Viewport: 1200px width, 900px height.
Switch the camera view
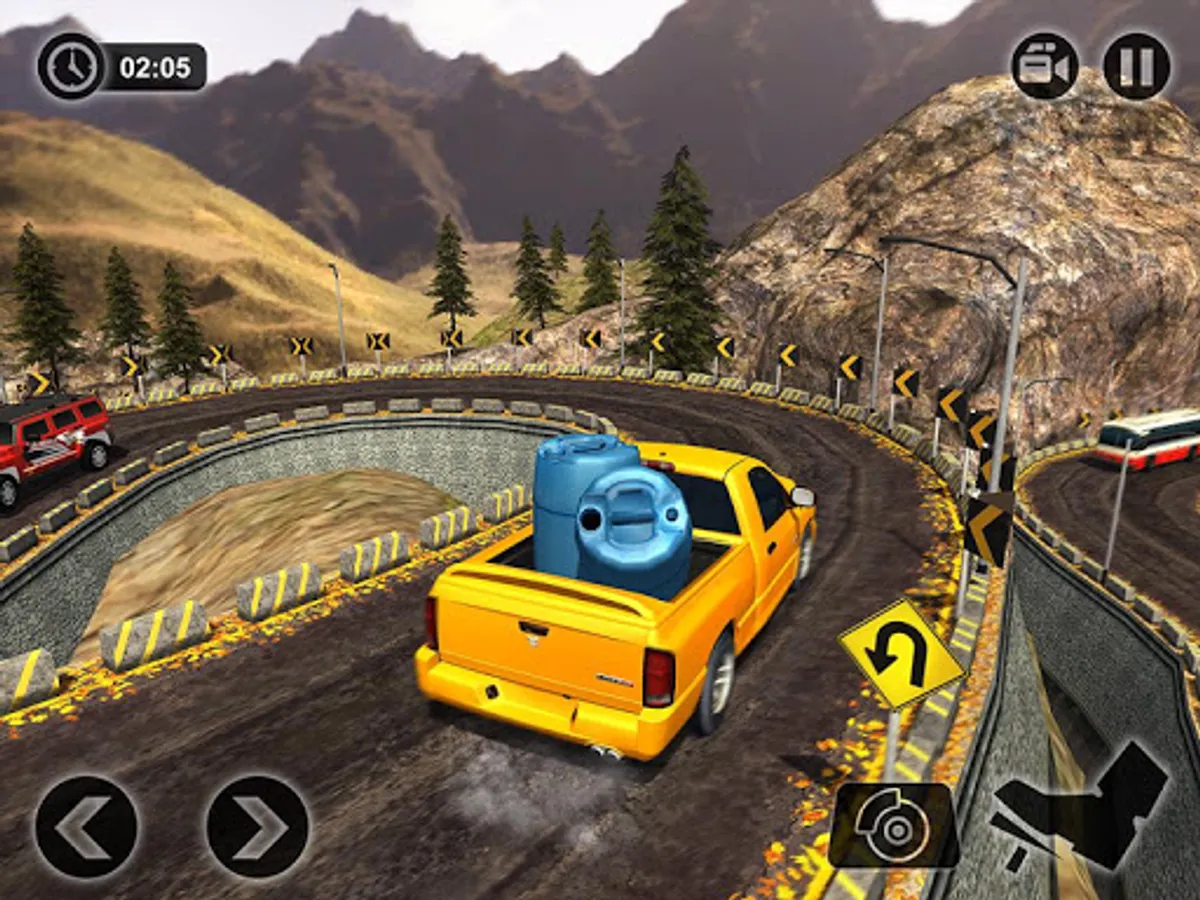(x=1045, y=66)
